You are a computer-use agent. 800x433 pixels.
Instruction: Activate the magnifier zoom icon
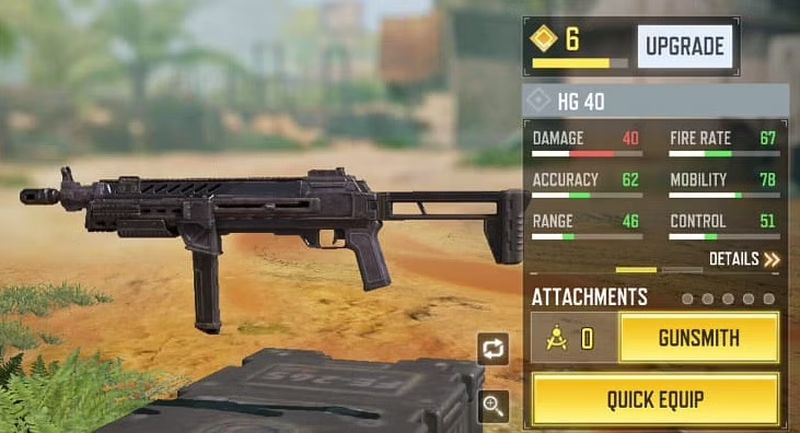click(x=495, y=405)
